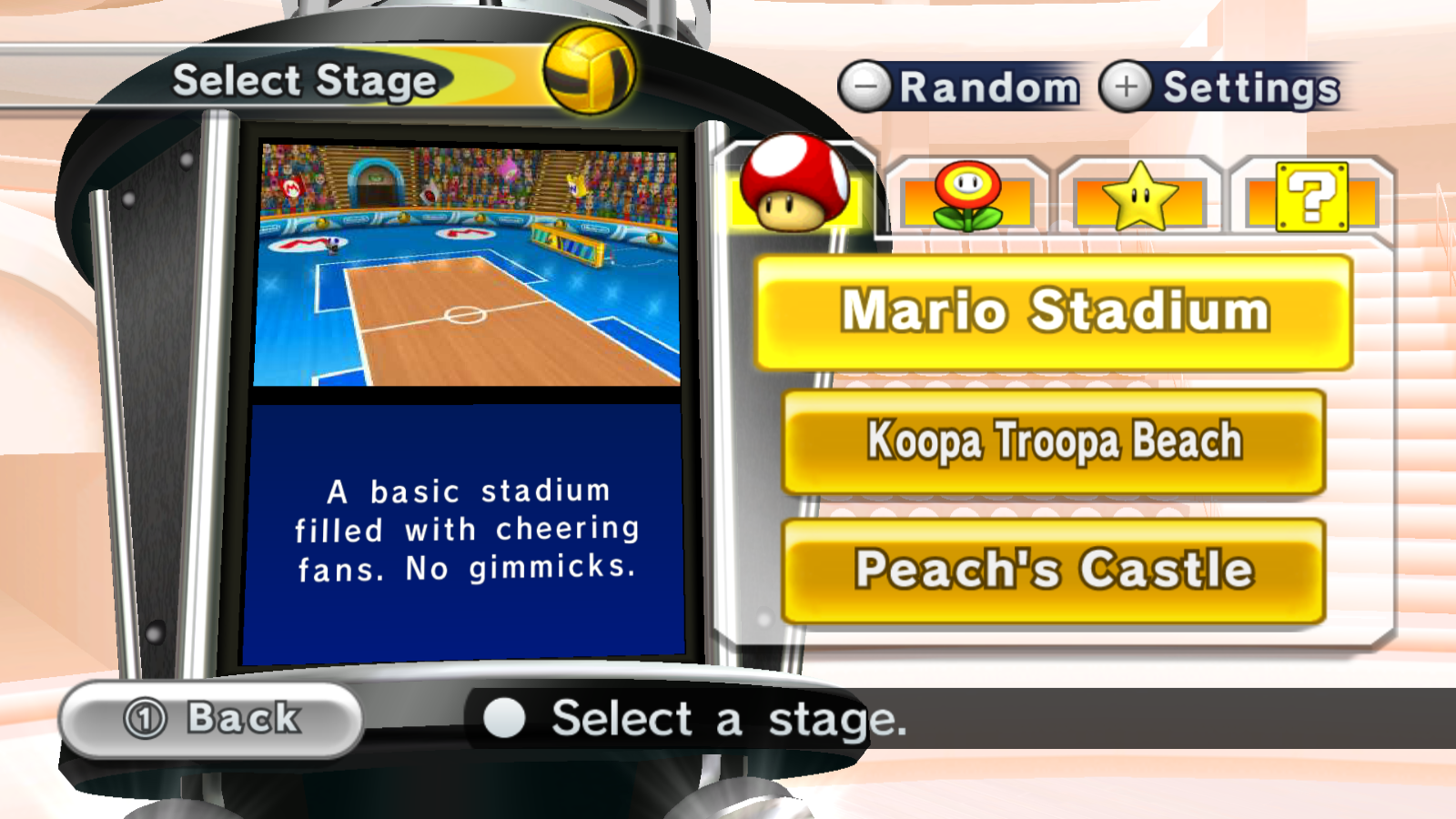This screenshot has height=819, width=1456.
Task: Click the plus icon beside Settings
Action: pyautogui.click(x=1125, y=86)
